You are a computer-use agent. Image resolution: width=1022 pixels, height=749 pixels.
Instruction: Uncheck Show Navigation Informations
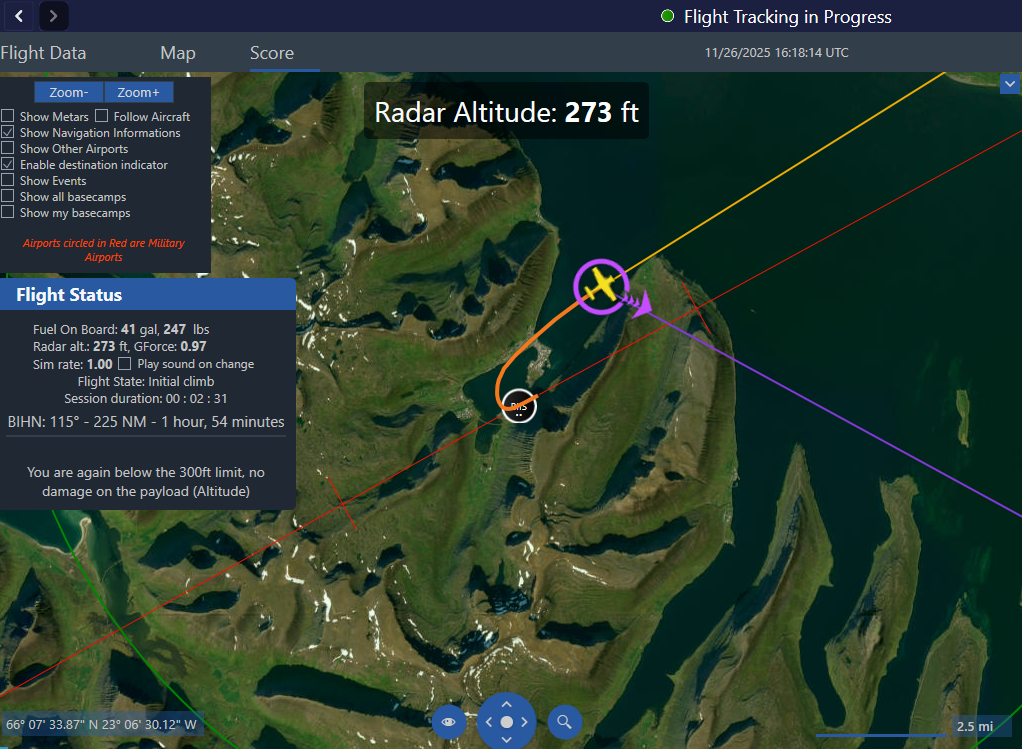click(8, 133)
